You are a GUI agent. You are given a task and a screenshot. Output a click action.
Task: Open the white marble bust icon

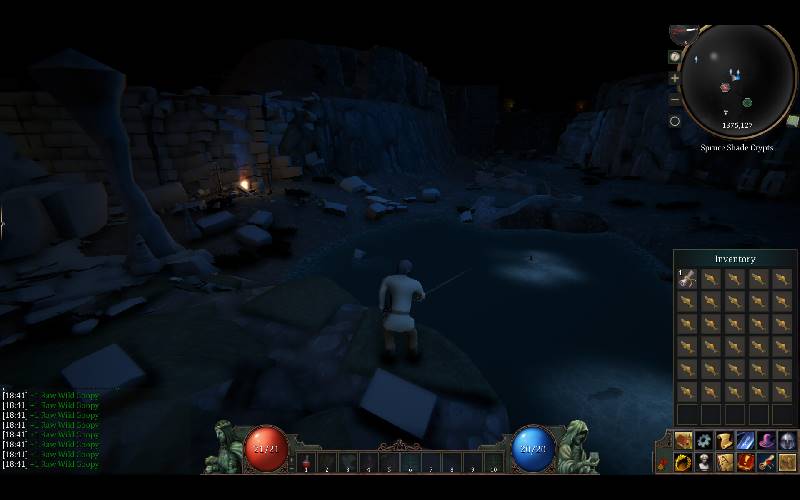704,462
